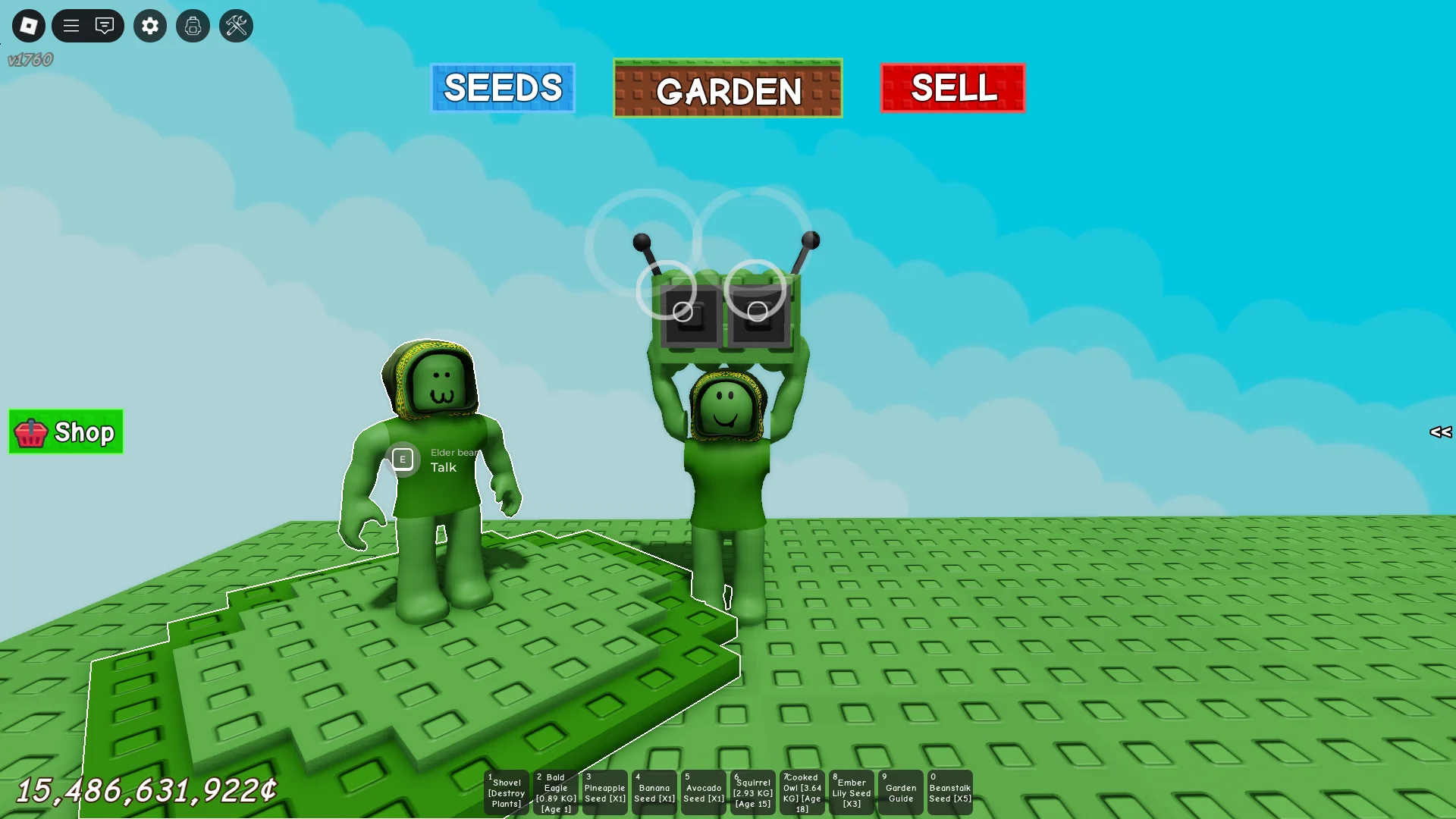
Task: Open the SELL tab
Action: (952, 88)
